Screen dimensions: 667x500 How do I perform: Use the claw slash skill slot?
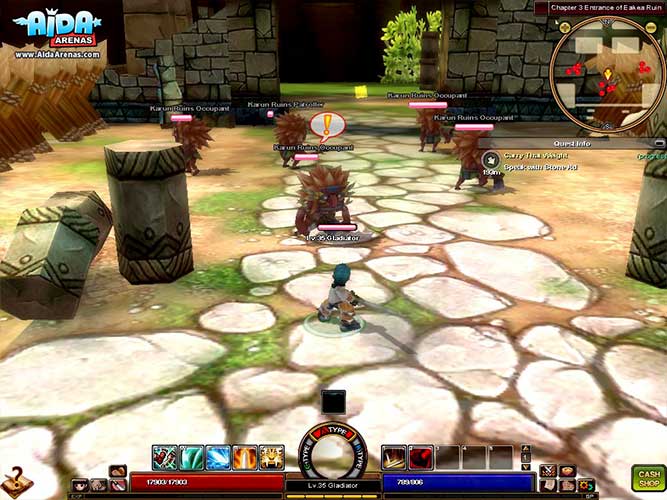(393, 458)
